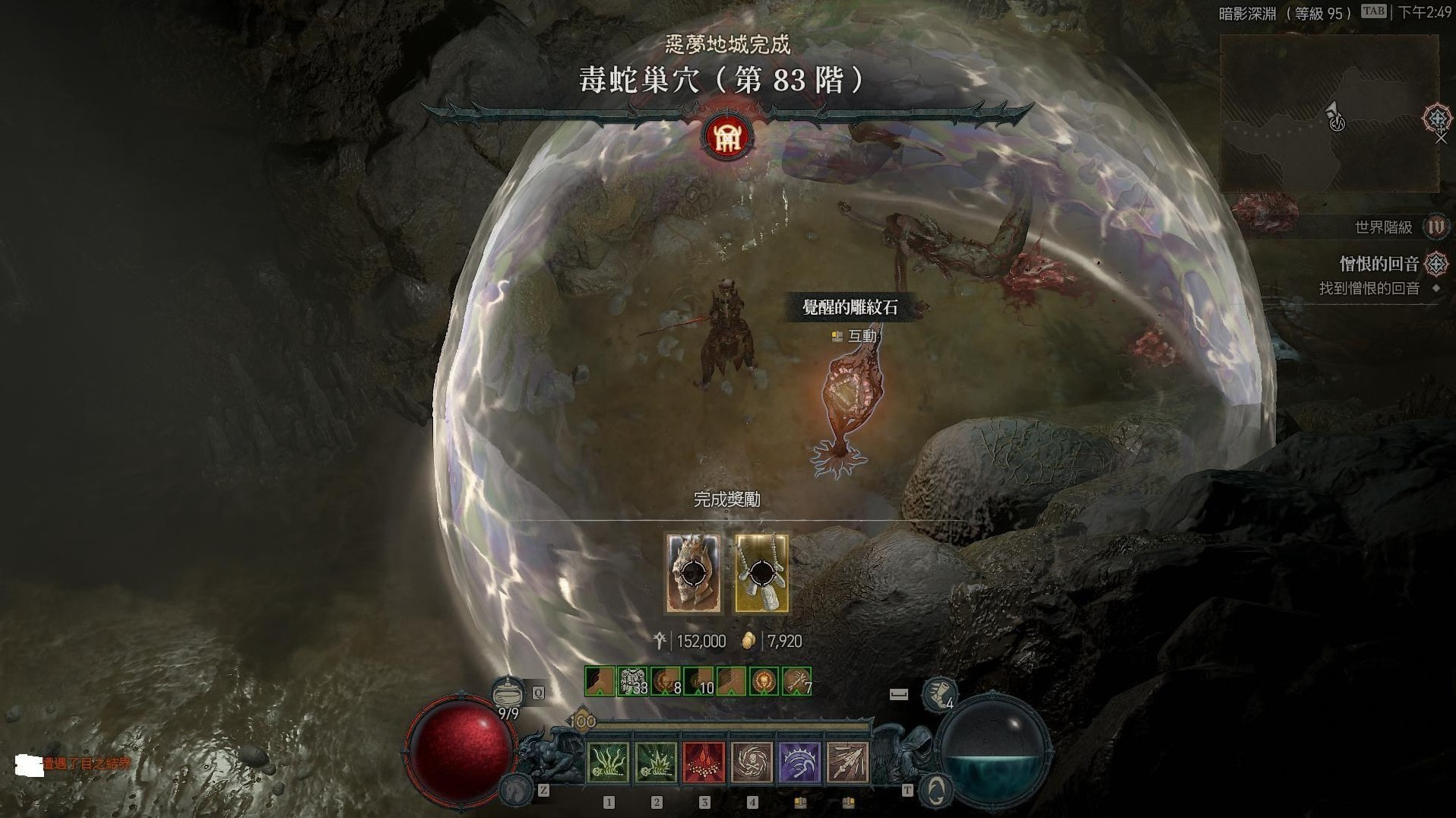Select the quest marker on minimap edge
Screen dimensions: 1456x818
coord(1437,119)
